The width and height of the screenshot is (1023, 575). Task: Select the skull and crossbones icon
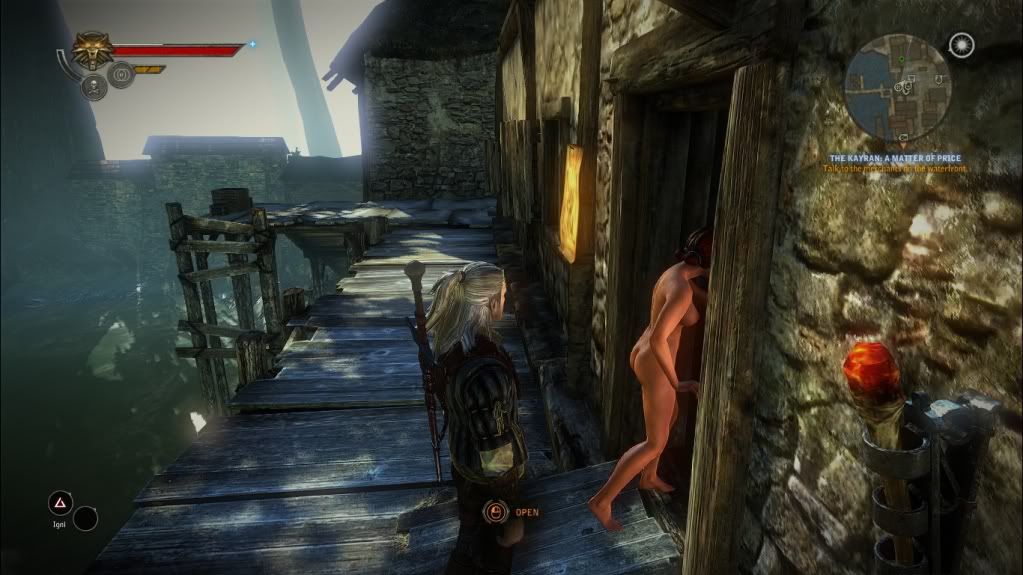coord(94,87)
